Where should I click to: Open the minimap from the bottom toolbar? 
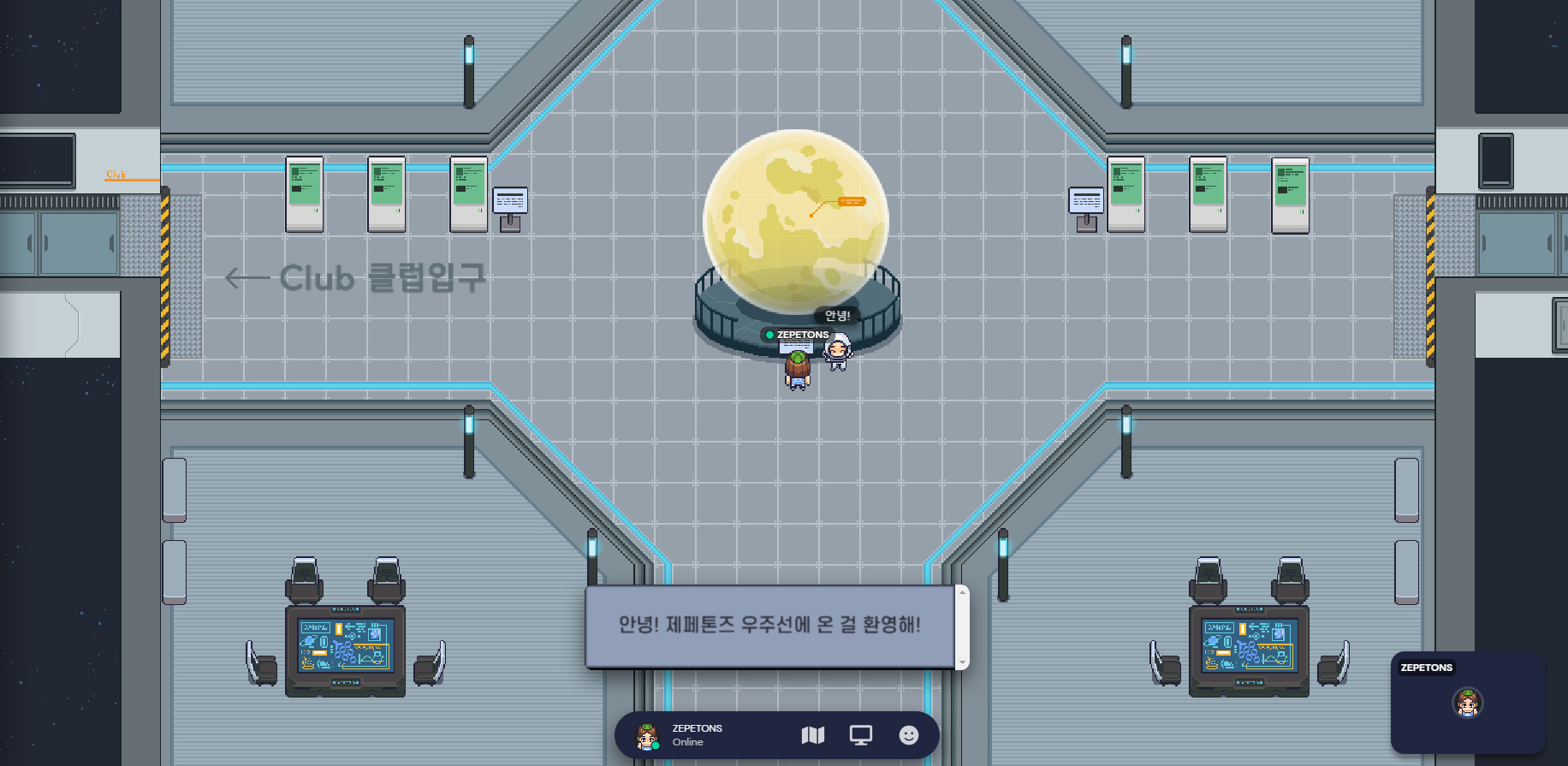812,735
